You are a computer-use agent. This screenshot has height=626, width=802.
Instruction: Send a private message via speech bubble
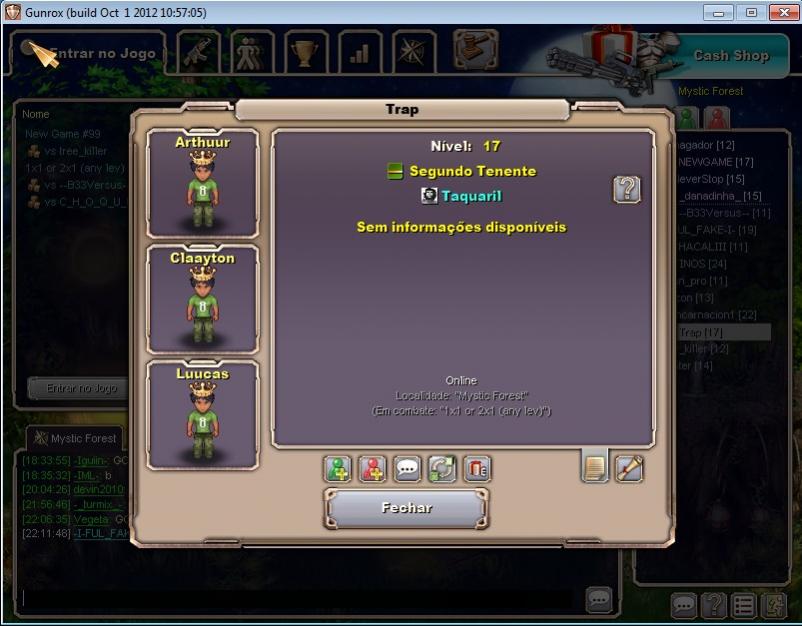[407, 468]
